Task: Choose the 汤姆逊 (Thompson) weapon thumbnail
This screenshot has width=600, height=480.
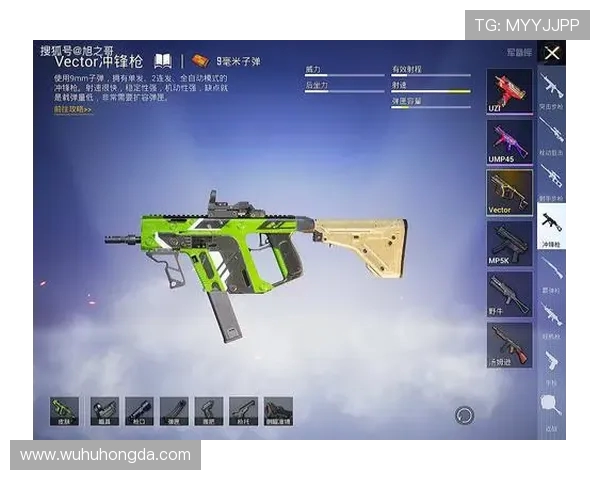Action: point(508,344)
